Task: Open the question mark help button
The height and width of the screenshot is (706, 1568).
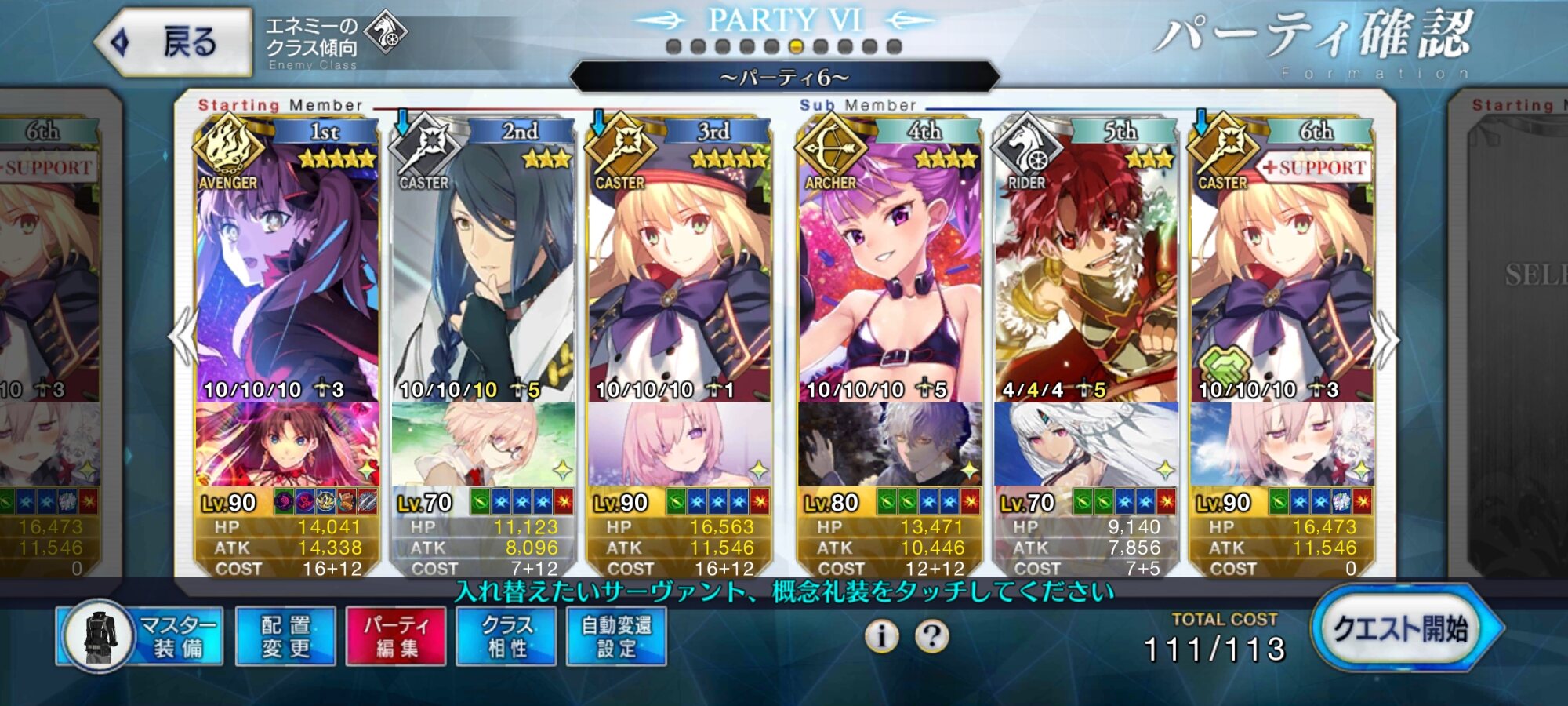Action: (x=931, y=636)
